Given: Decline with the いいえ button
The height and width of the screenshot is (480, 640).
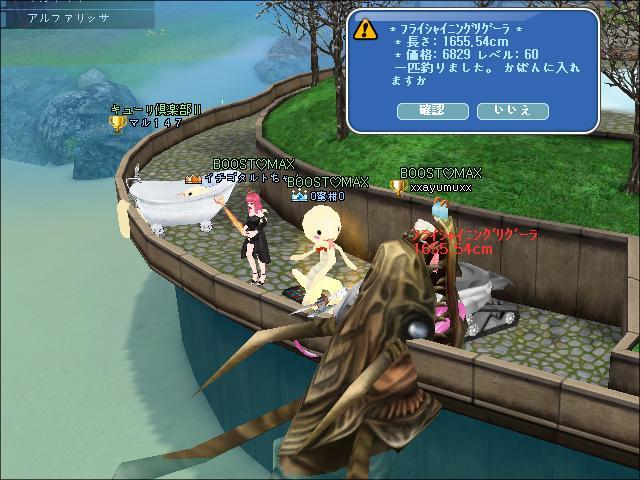Looking at the screenshot, I should (512, 110).
